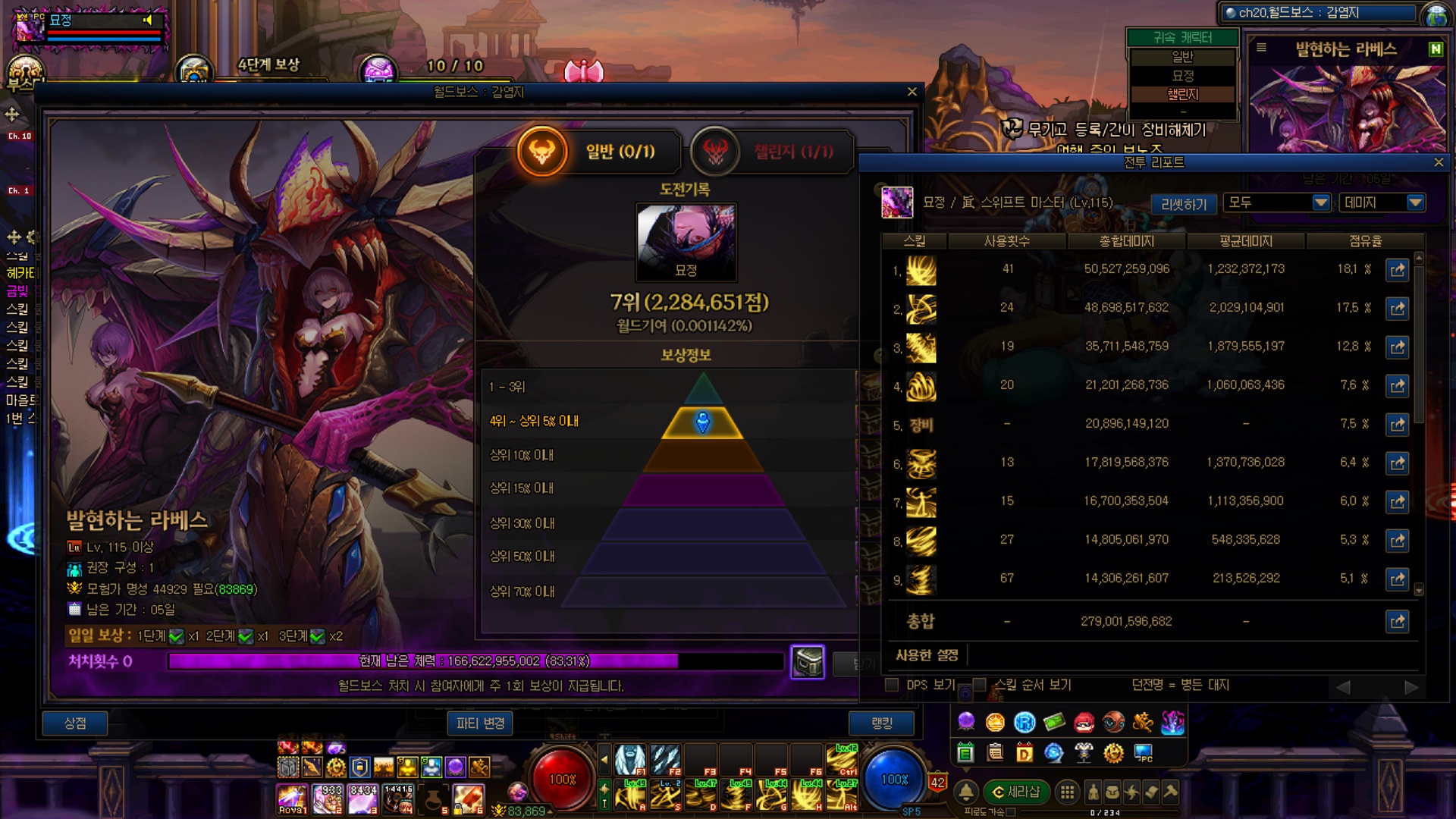This screenshot has width=1456, height=819.
Task: Click the 리셋하기 reset button
Action: pos(1184,204)
